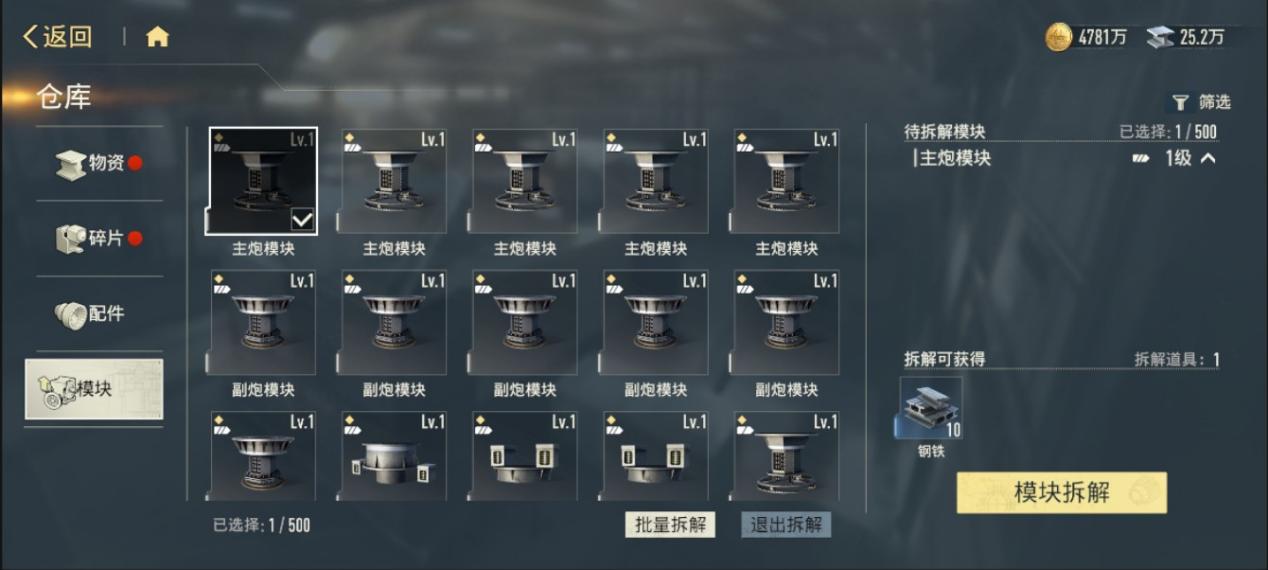The image size is (1268, 570).
Task: Select the 模块 tab
Action: click(94, 389)
